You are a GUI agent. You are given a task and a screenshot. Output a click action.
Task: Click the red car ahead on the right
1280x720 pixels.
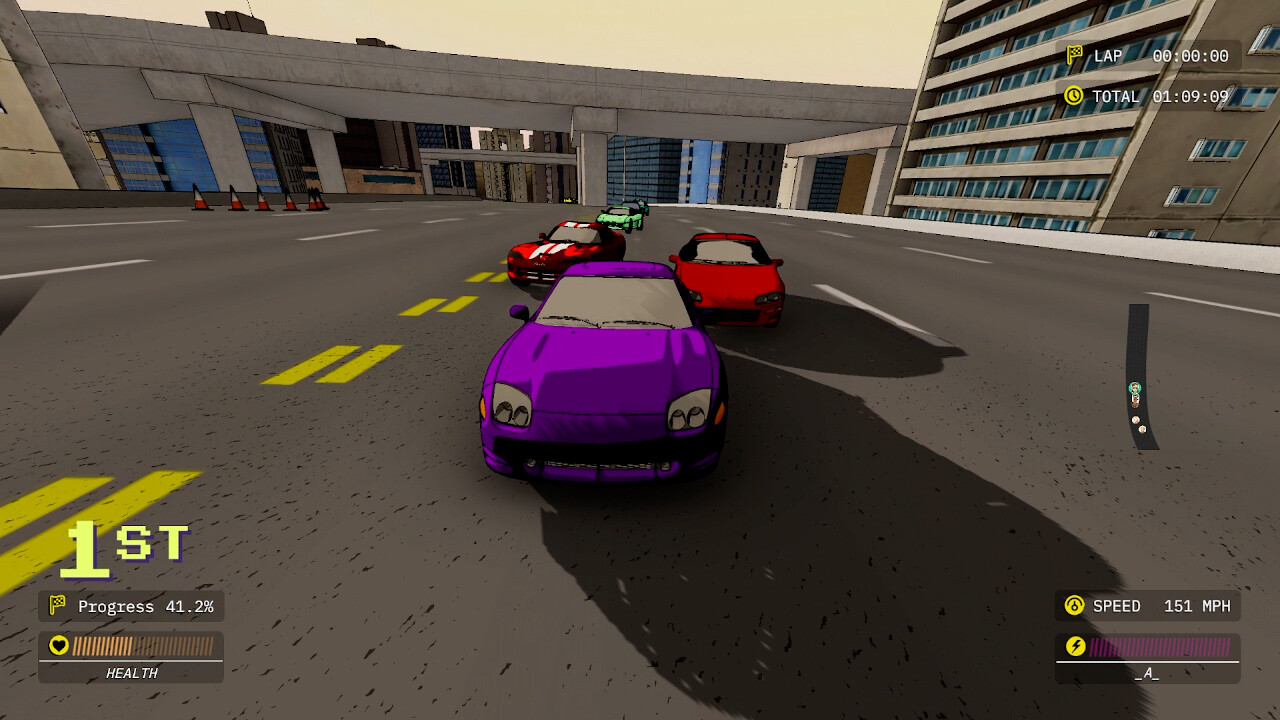click(730, 280)
